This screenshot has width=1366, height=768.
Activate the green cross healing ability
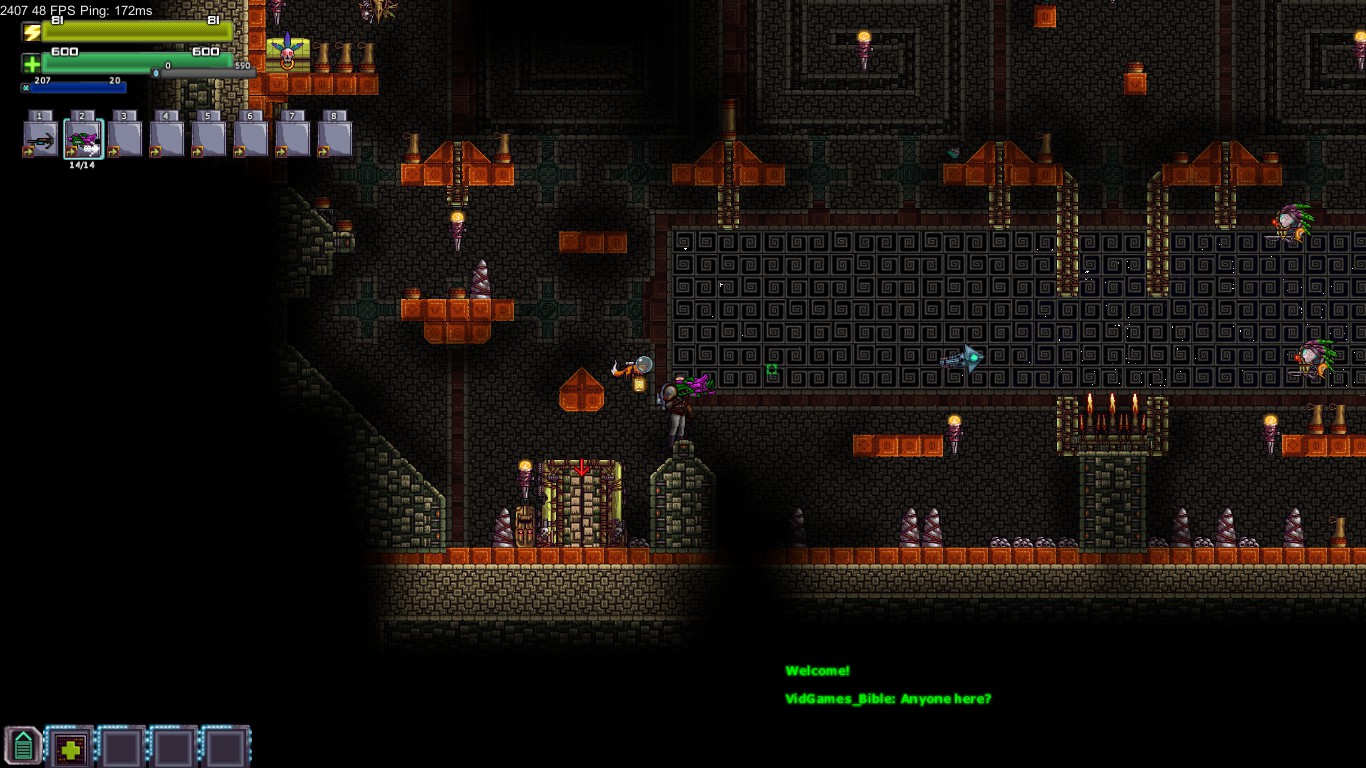tap(71, 747)
